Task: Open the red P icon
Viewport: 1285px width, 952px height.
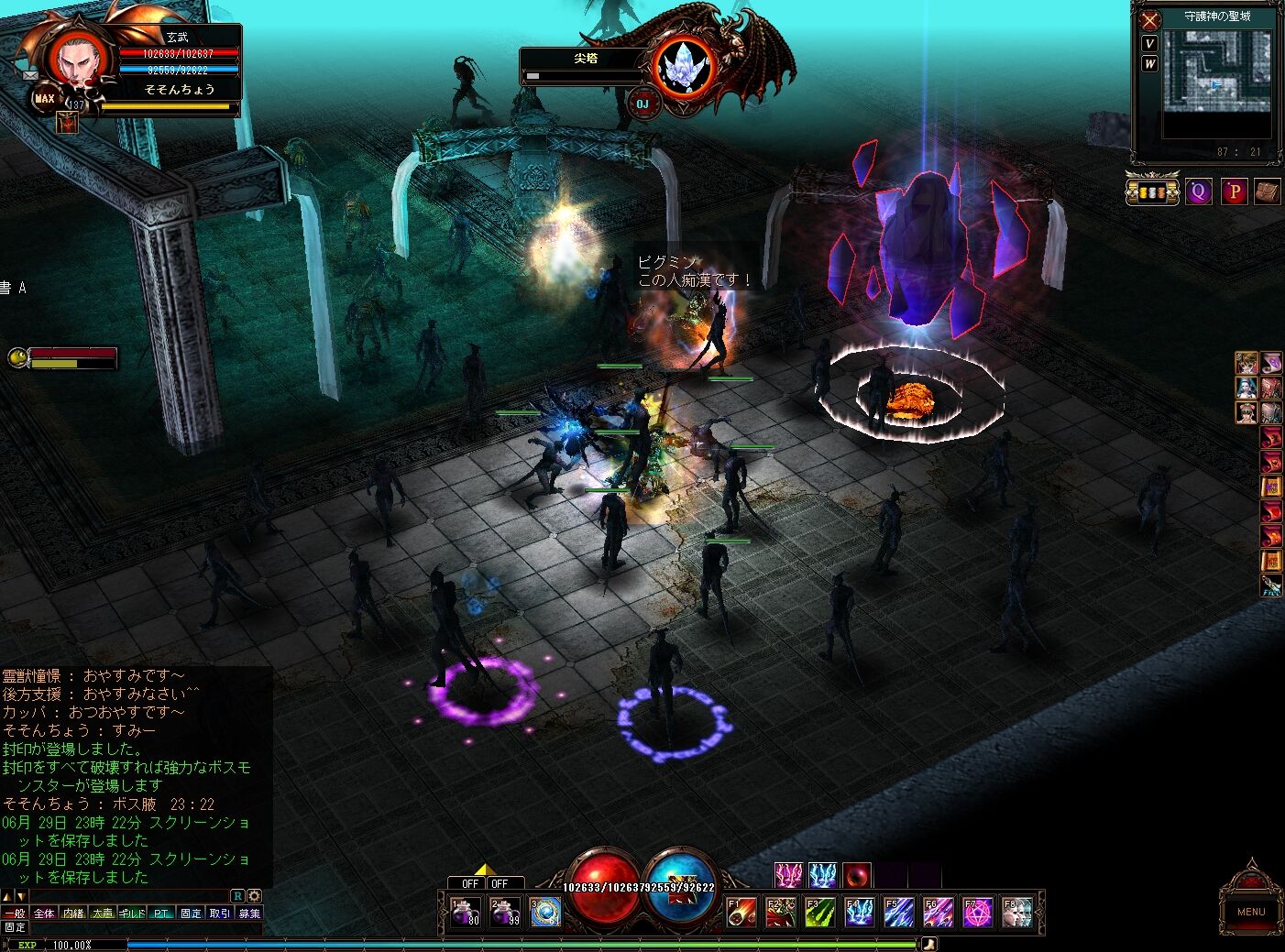Action: coord(1233,191)
